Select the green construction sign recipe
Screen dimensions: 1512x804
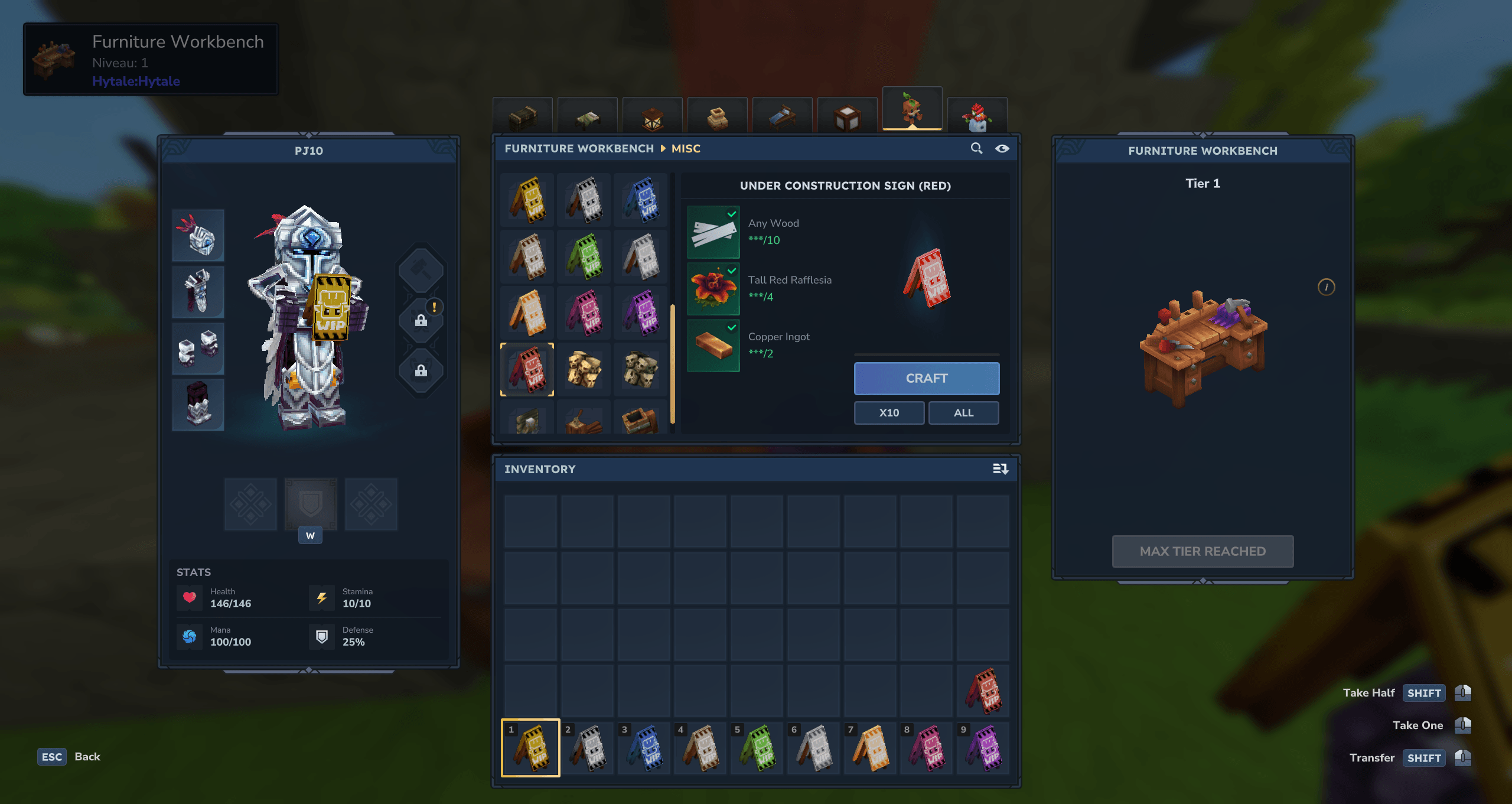point(584,256)
